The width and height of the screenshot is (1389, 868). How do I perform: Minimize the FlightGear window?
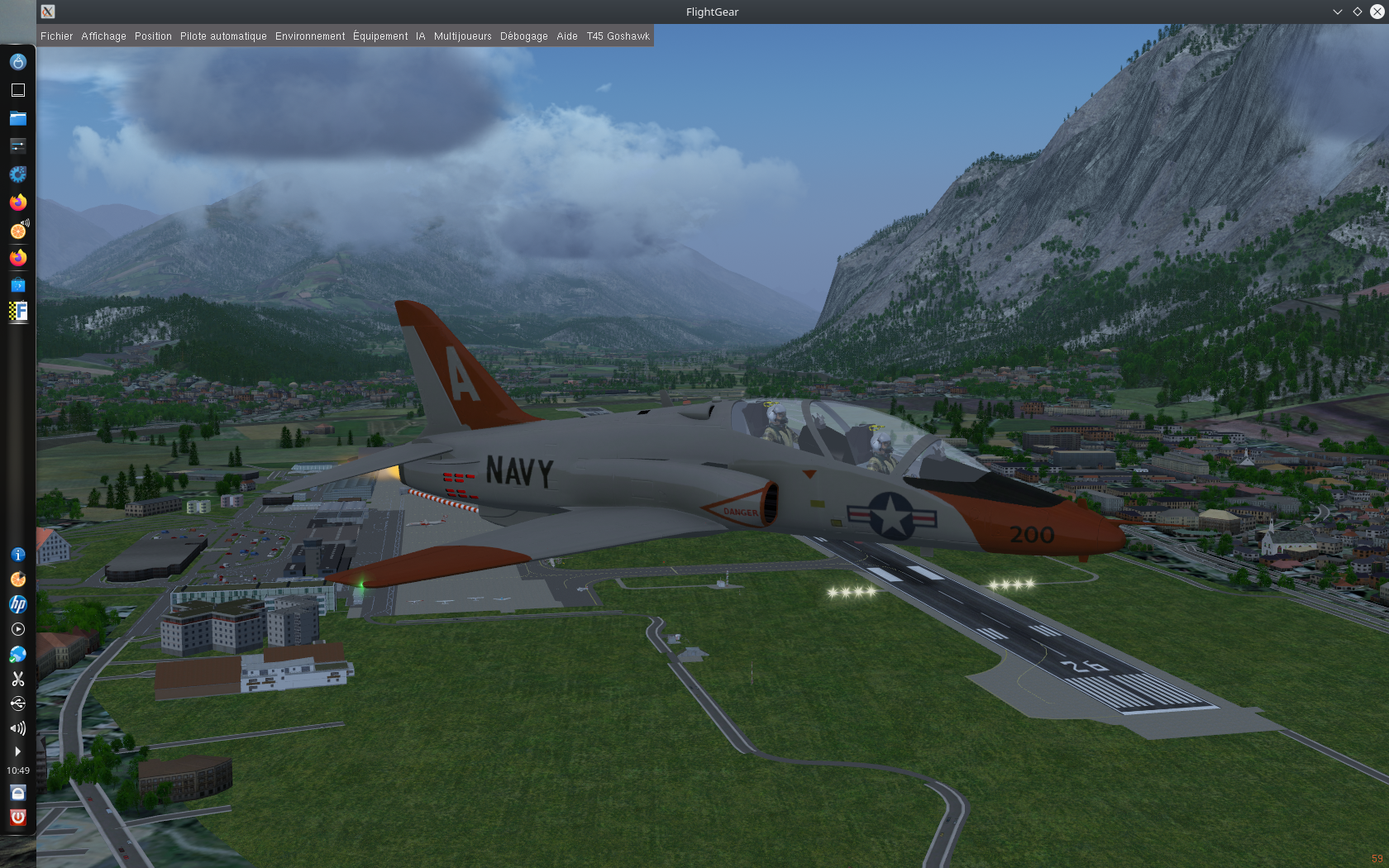(x=1337, y=12)
